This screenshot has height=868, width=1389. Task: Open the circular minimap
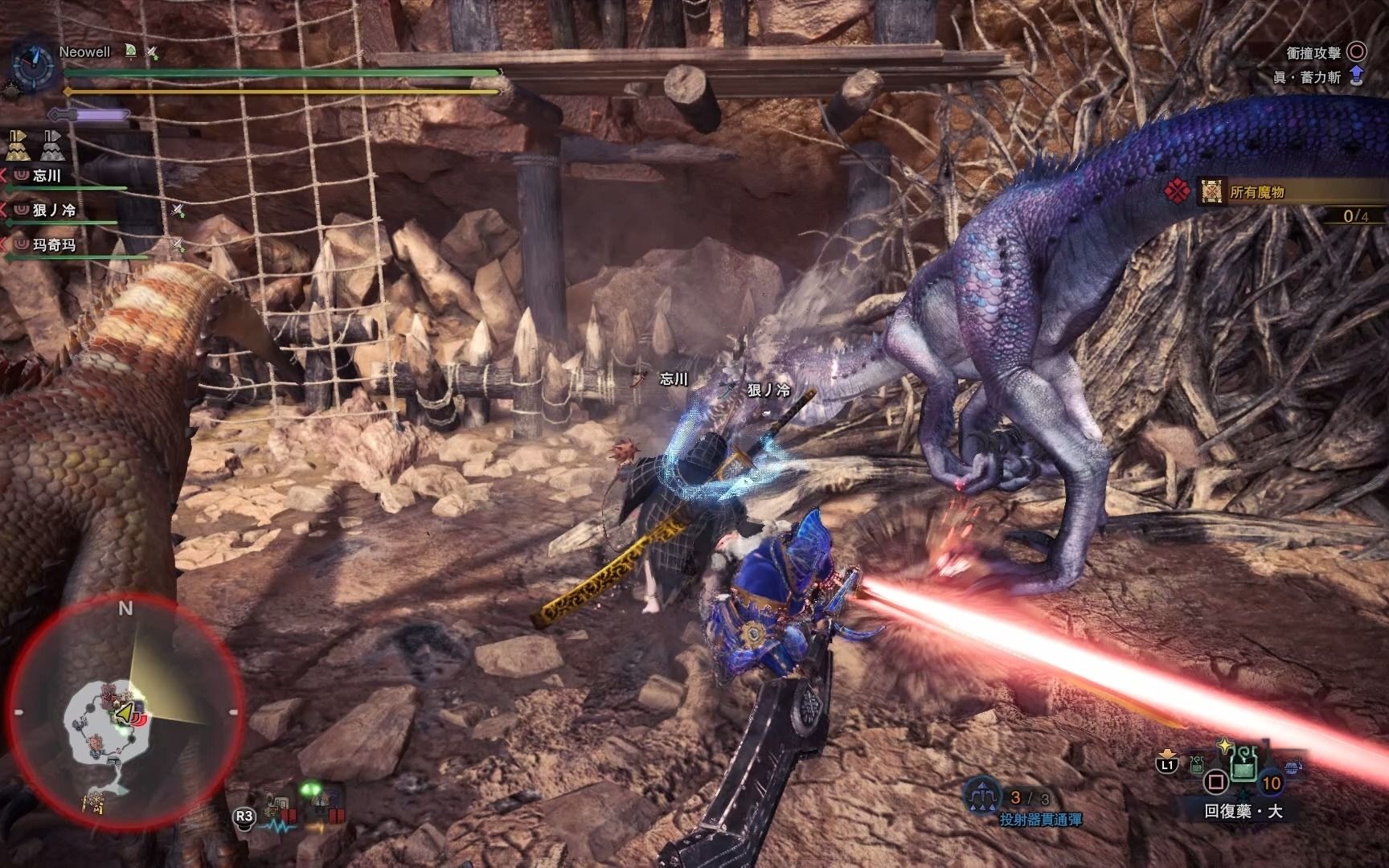tap(126, 711)
